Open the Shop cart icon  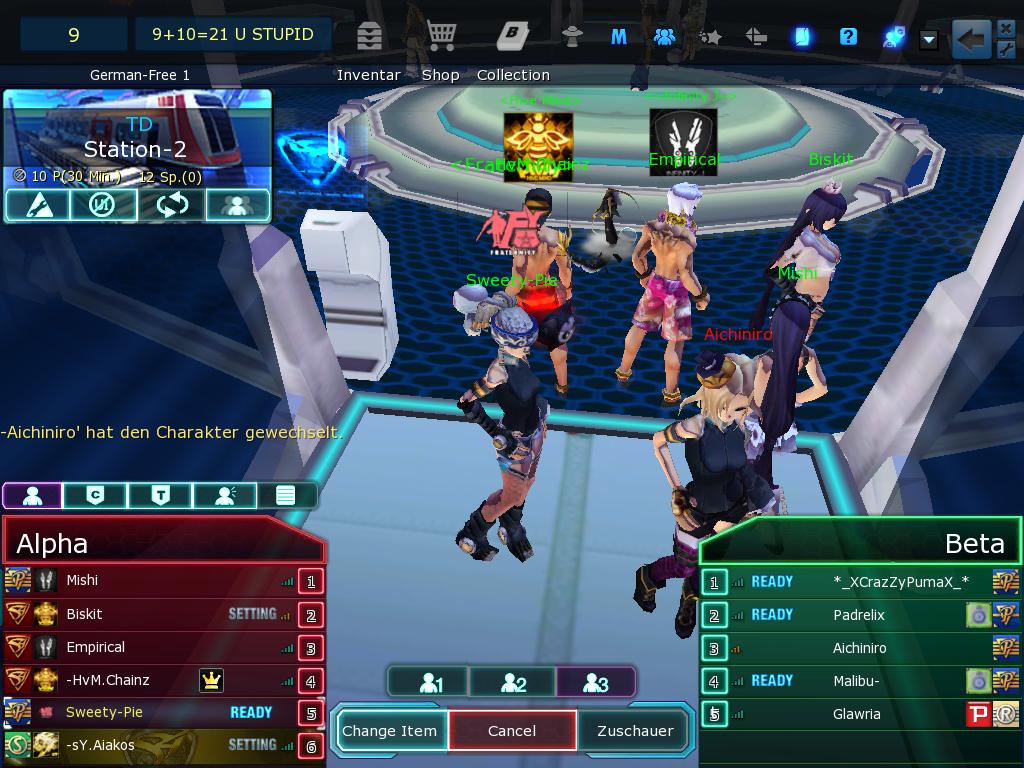441,36
